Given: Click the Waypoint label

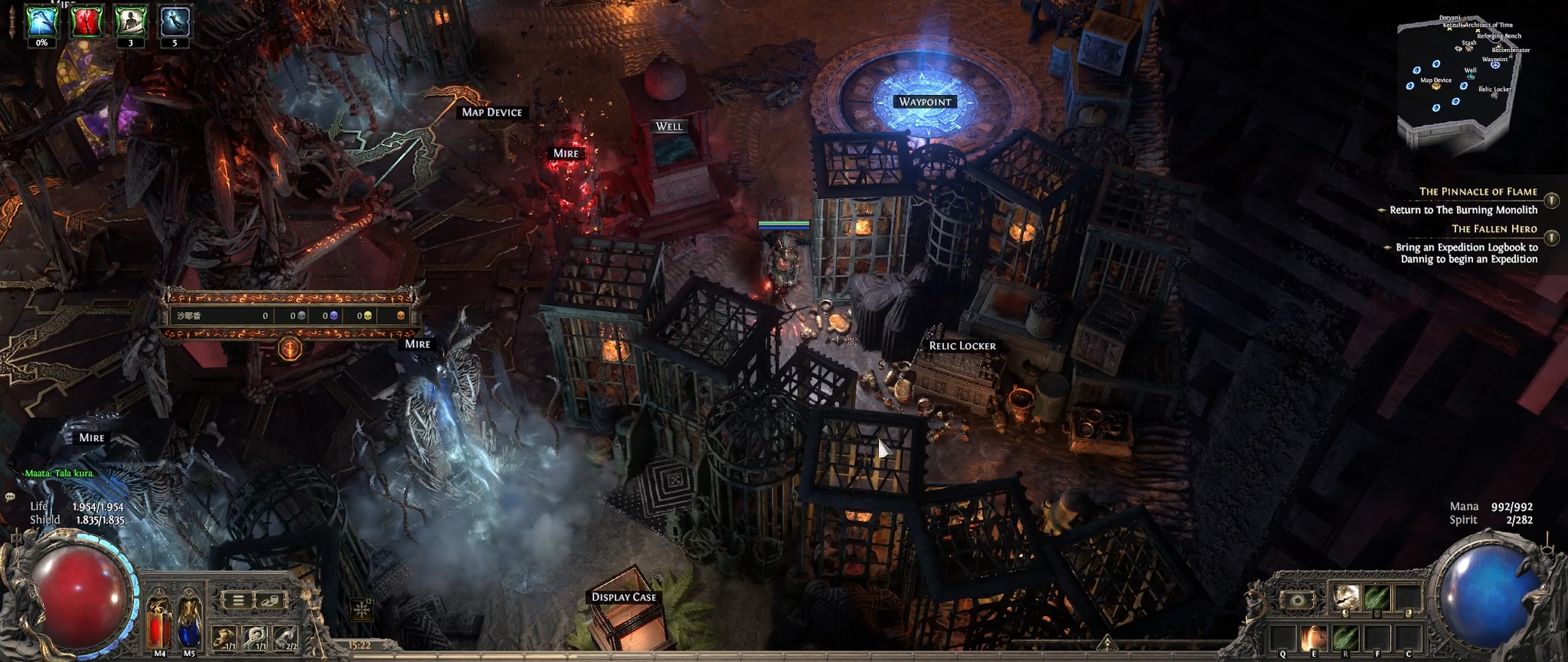Looking at the screenshot, I should tap(925, 102).
